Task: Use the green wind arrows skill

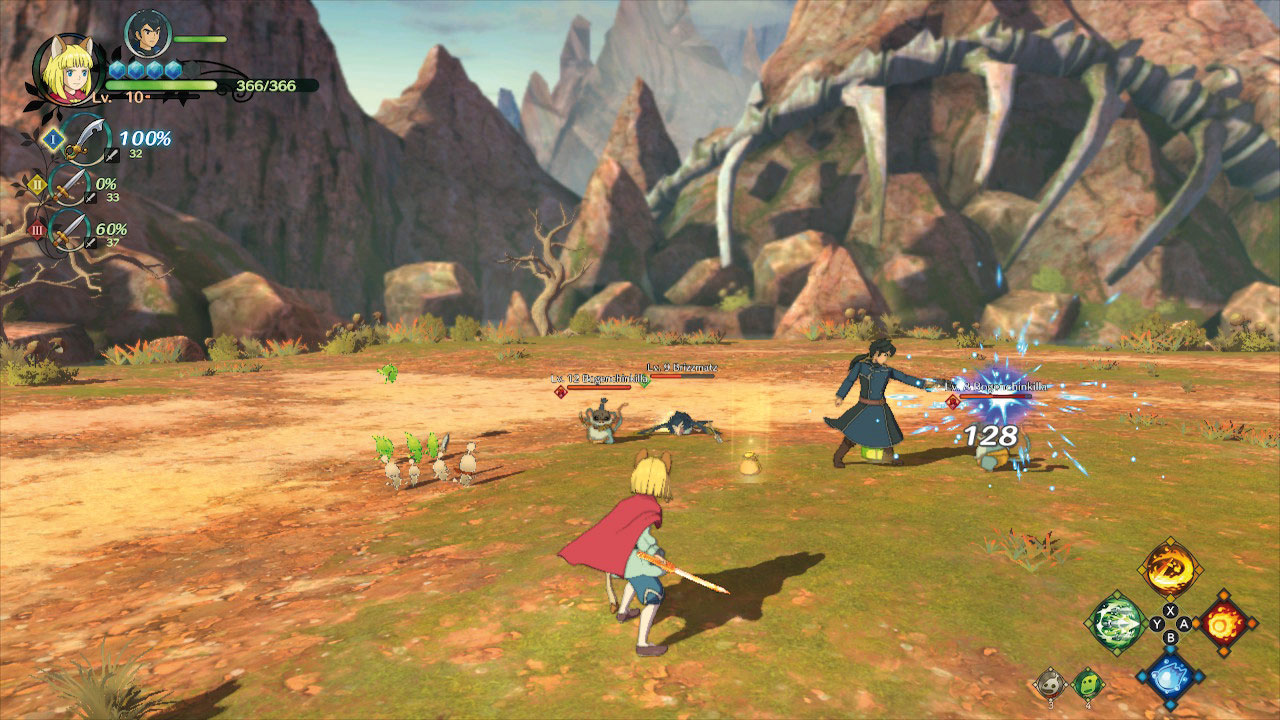Action: [1116, 623]
